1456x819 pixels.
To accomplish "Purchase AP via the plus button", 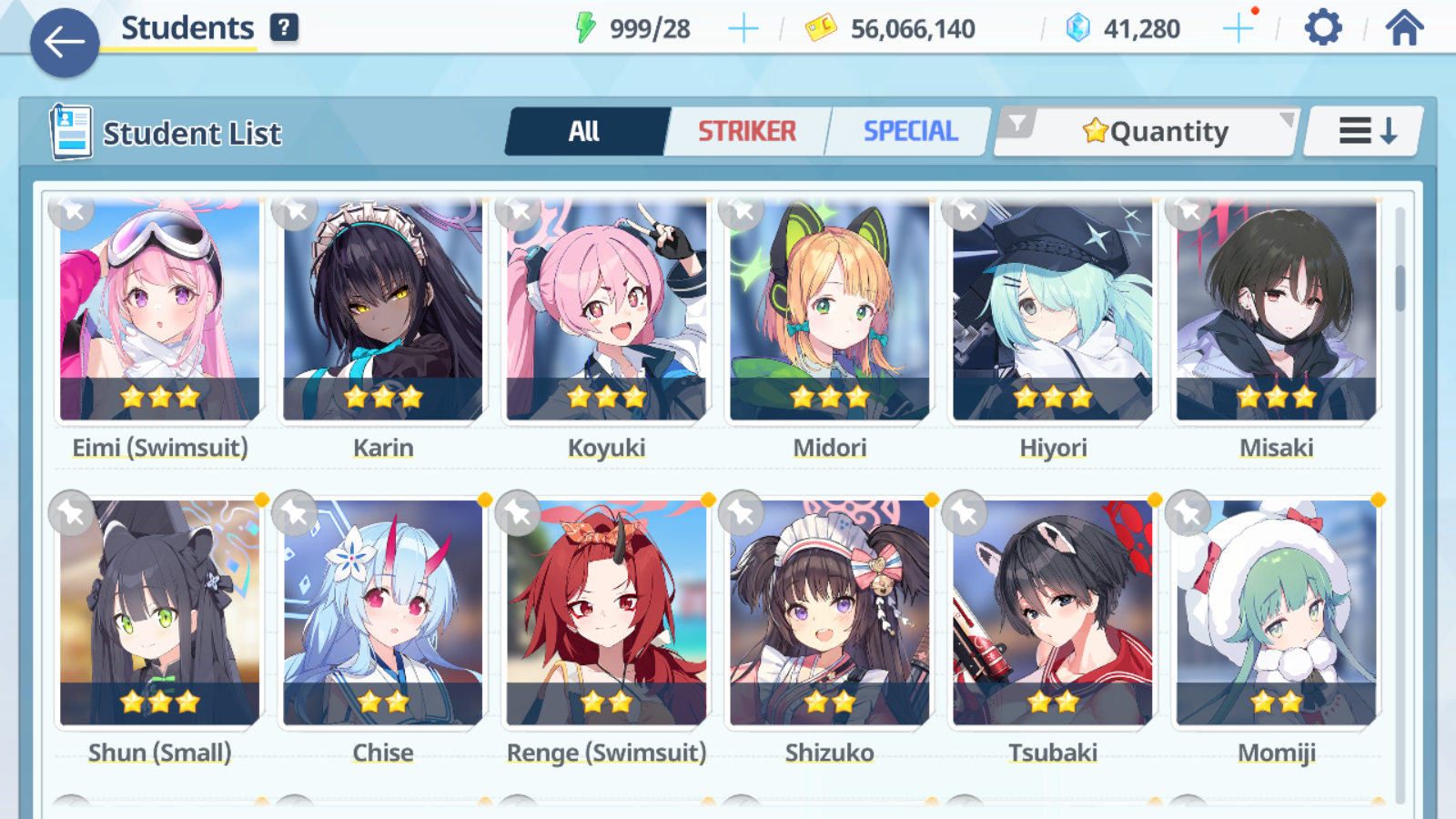I will tap(743, 27).
